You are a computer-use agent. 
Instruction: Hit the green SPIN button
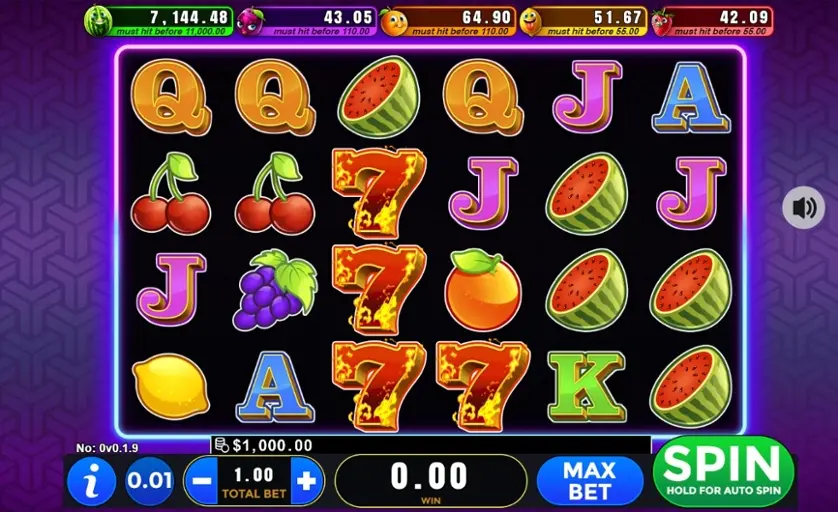723,470
